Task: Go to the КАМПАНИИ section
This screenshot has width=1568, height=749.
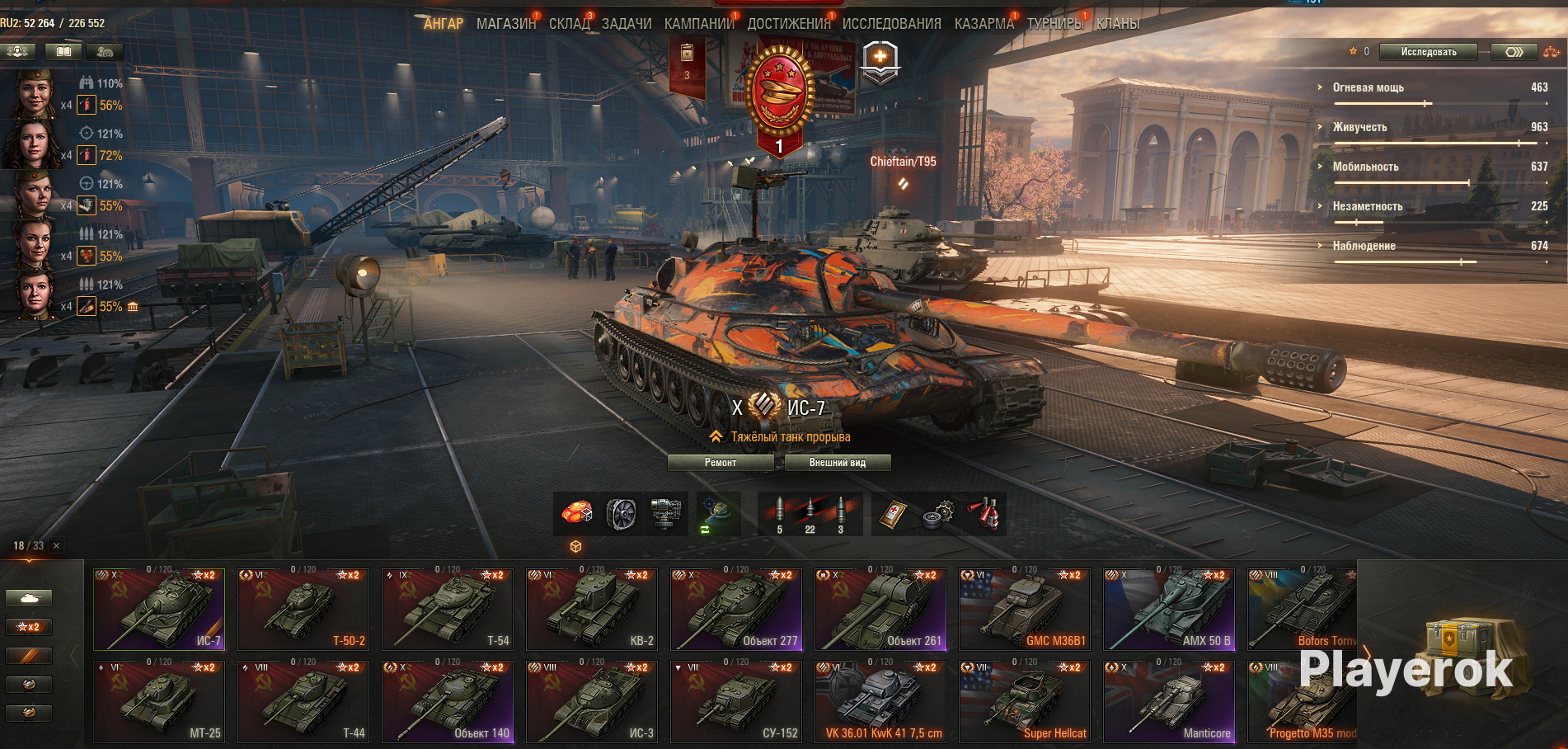Action: (699, 24)
